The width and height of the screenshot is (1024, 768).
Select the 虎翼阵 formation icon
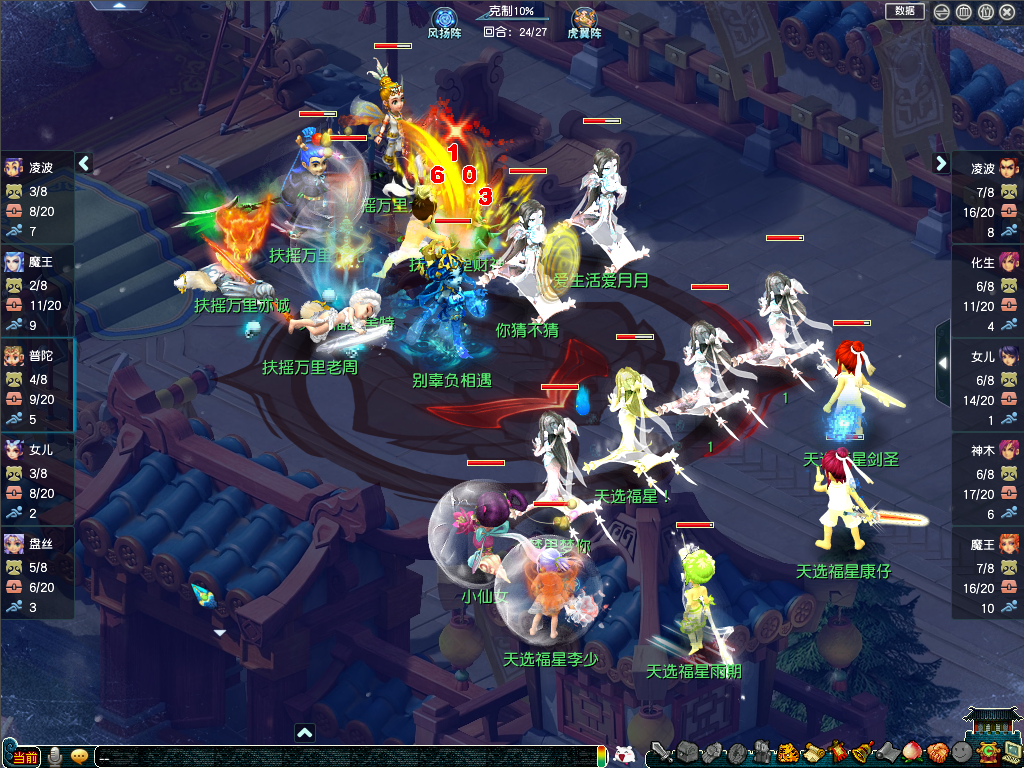tap(584, 18)
